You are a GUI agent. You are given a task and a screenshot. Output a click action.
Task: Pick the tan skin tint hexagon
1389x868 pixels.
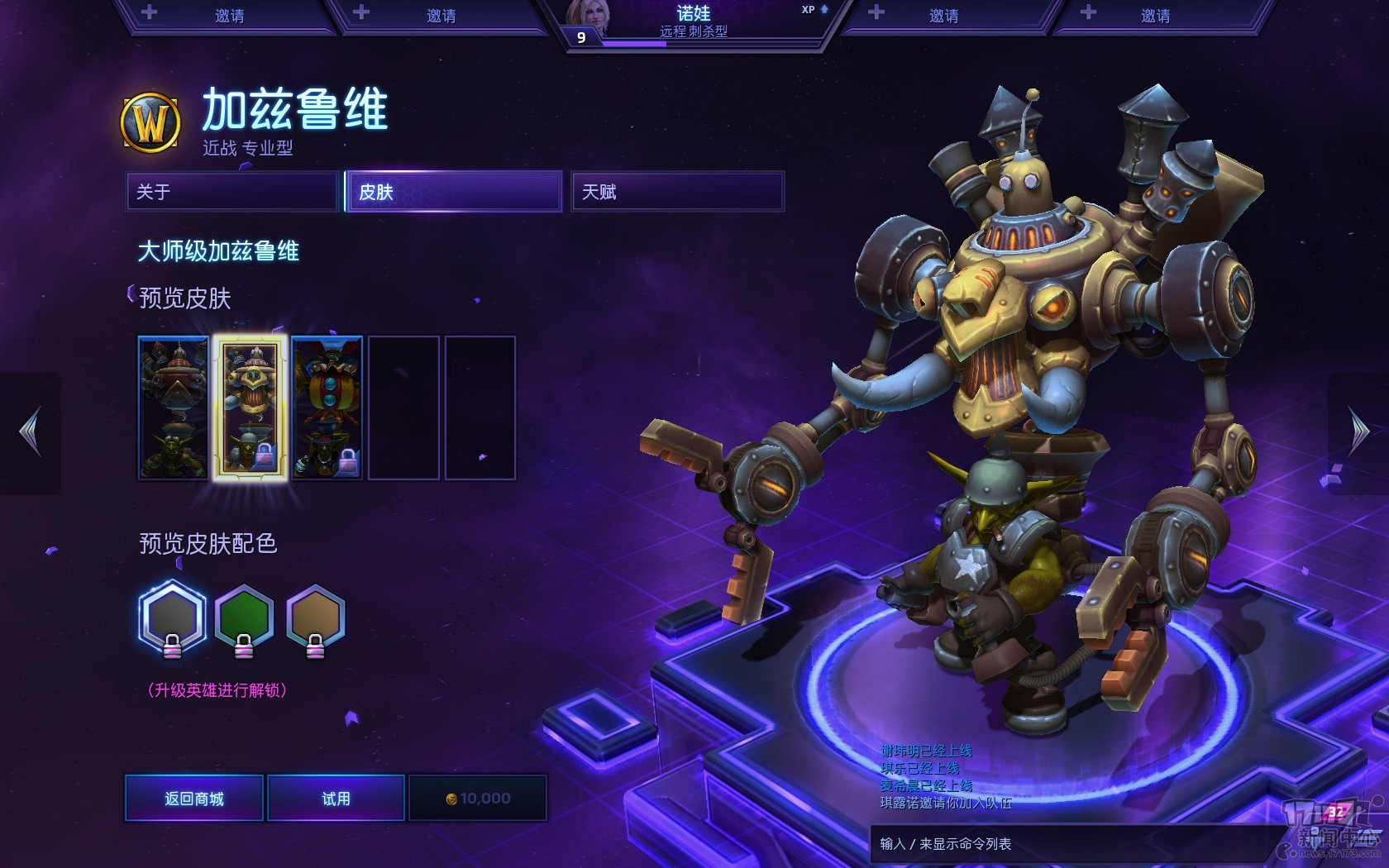[x=315, y=618]
